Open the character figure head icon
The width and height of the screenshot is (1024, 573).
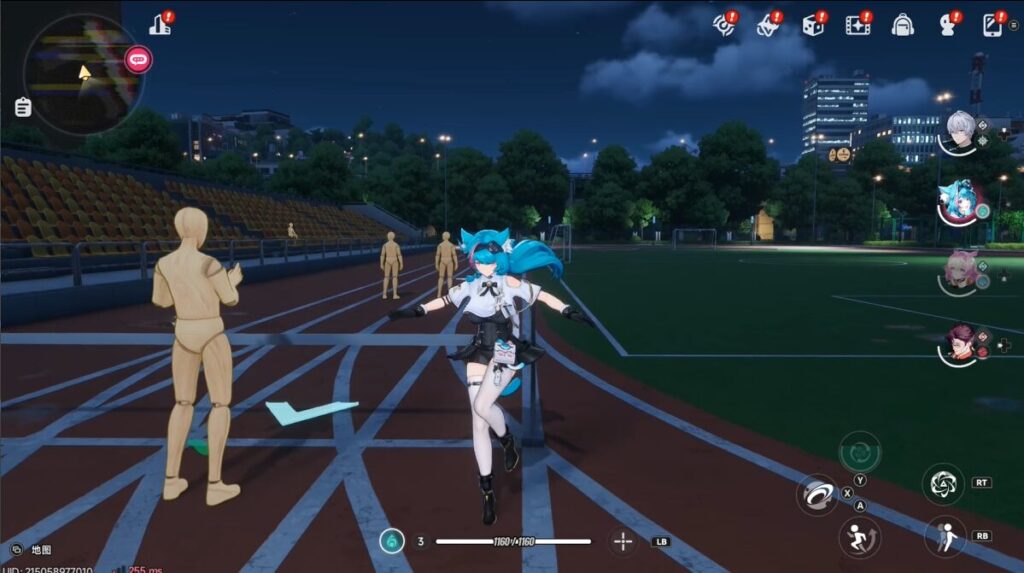(x=947, y=25)
